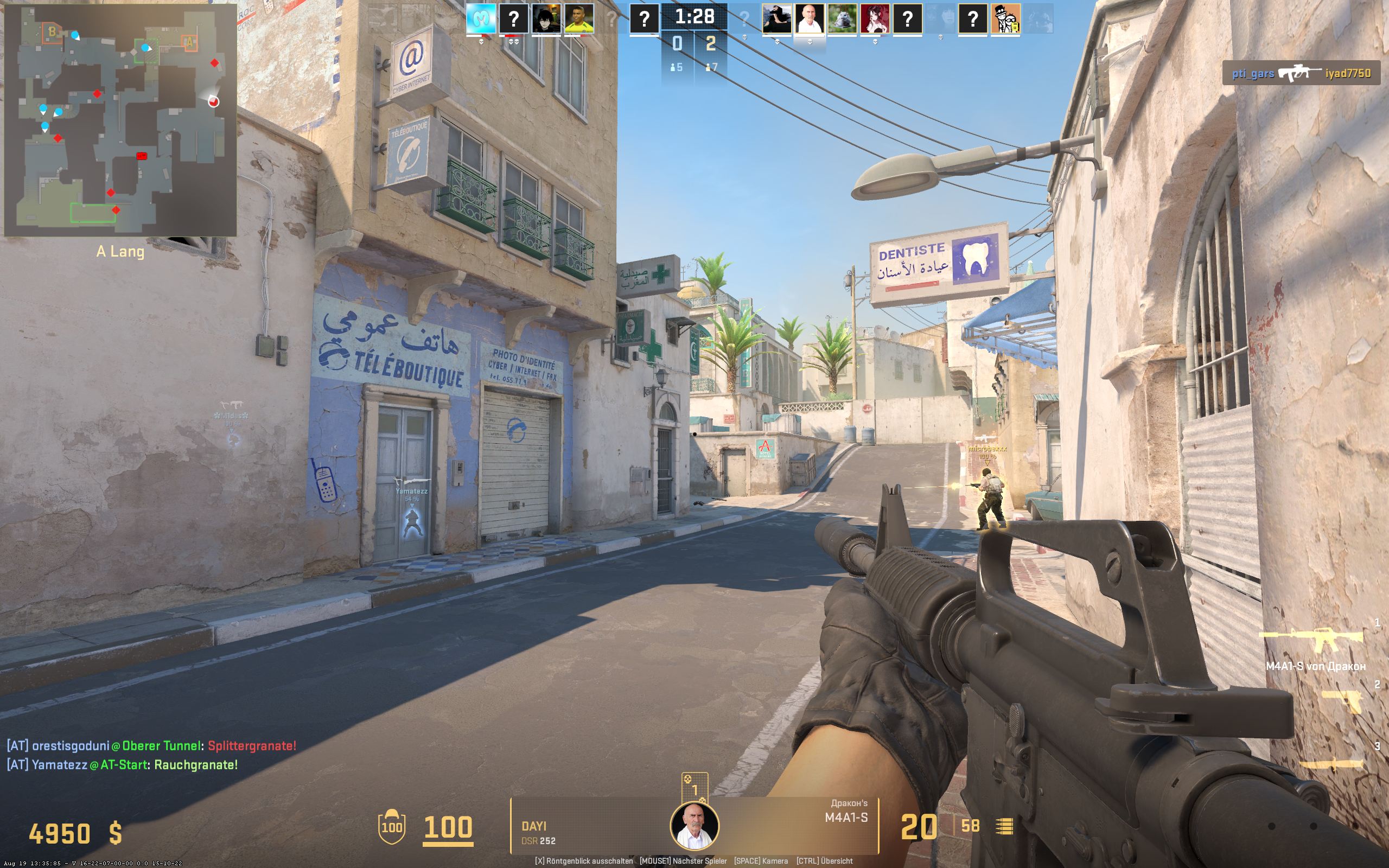
Task: Select the cyan M logo player avatar
Action: coord(480,18)
